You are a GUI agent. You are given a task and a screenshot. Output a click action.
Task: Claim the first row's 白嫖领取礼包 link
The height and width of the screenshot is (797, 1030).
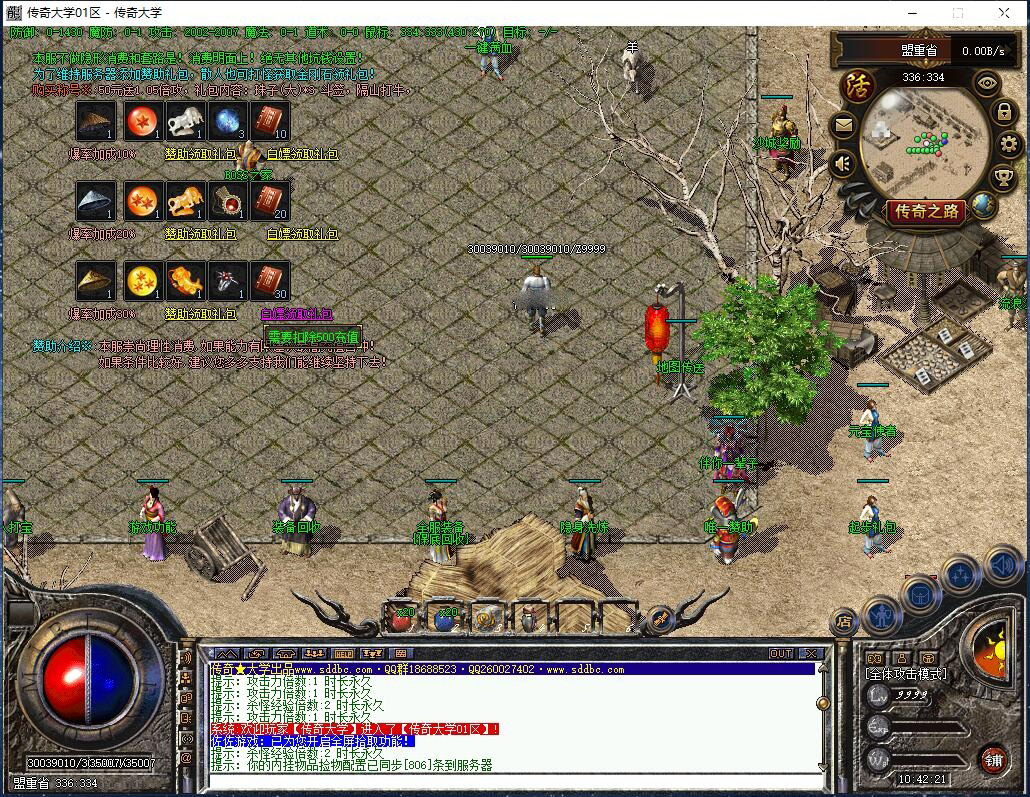point(302,154)
